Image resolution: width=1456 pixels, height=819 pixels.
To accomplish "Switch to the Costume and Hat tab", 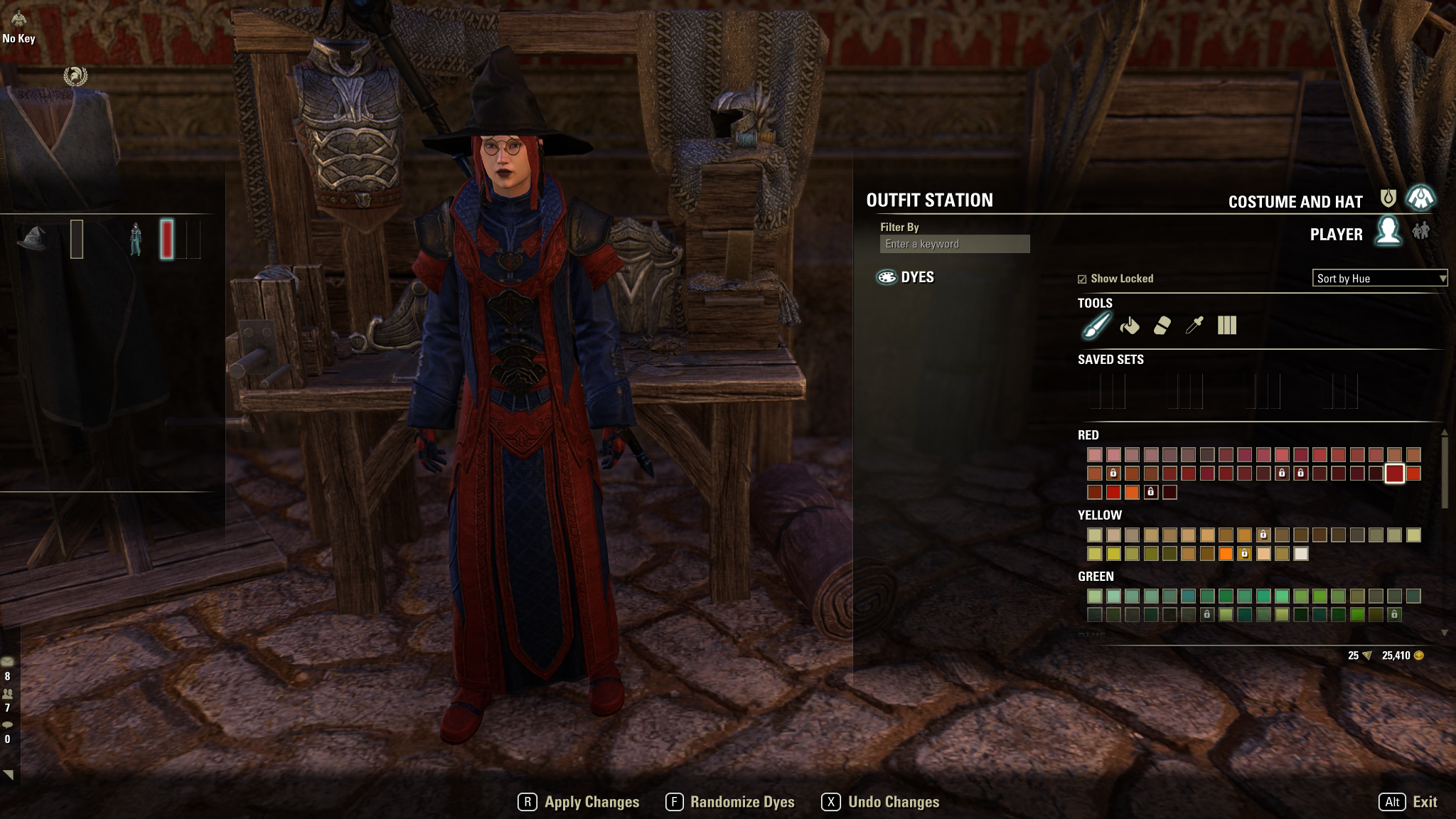I will [x=1420, y=198].
